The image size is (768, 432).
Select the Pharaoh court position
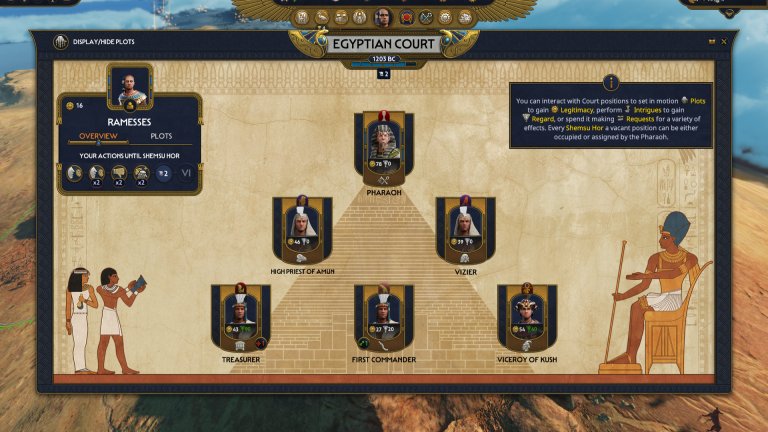pyautogui.click(x=384, y=148)
